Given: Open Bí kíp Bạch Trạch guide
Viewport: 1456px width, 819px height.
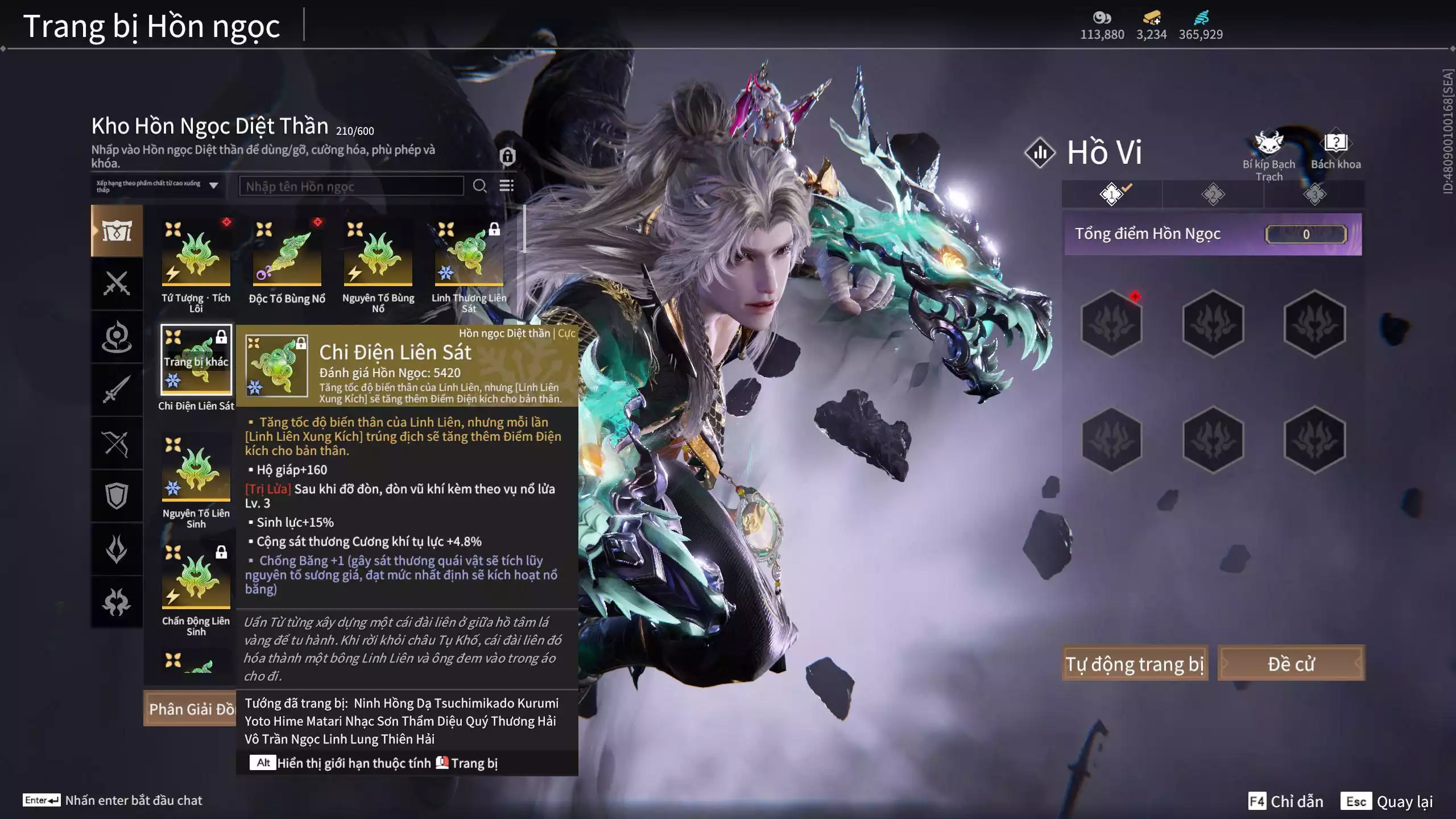Looking at the screenshot, I should tap(1268, 154).
